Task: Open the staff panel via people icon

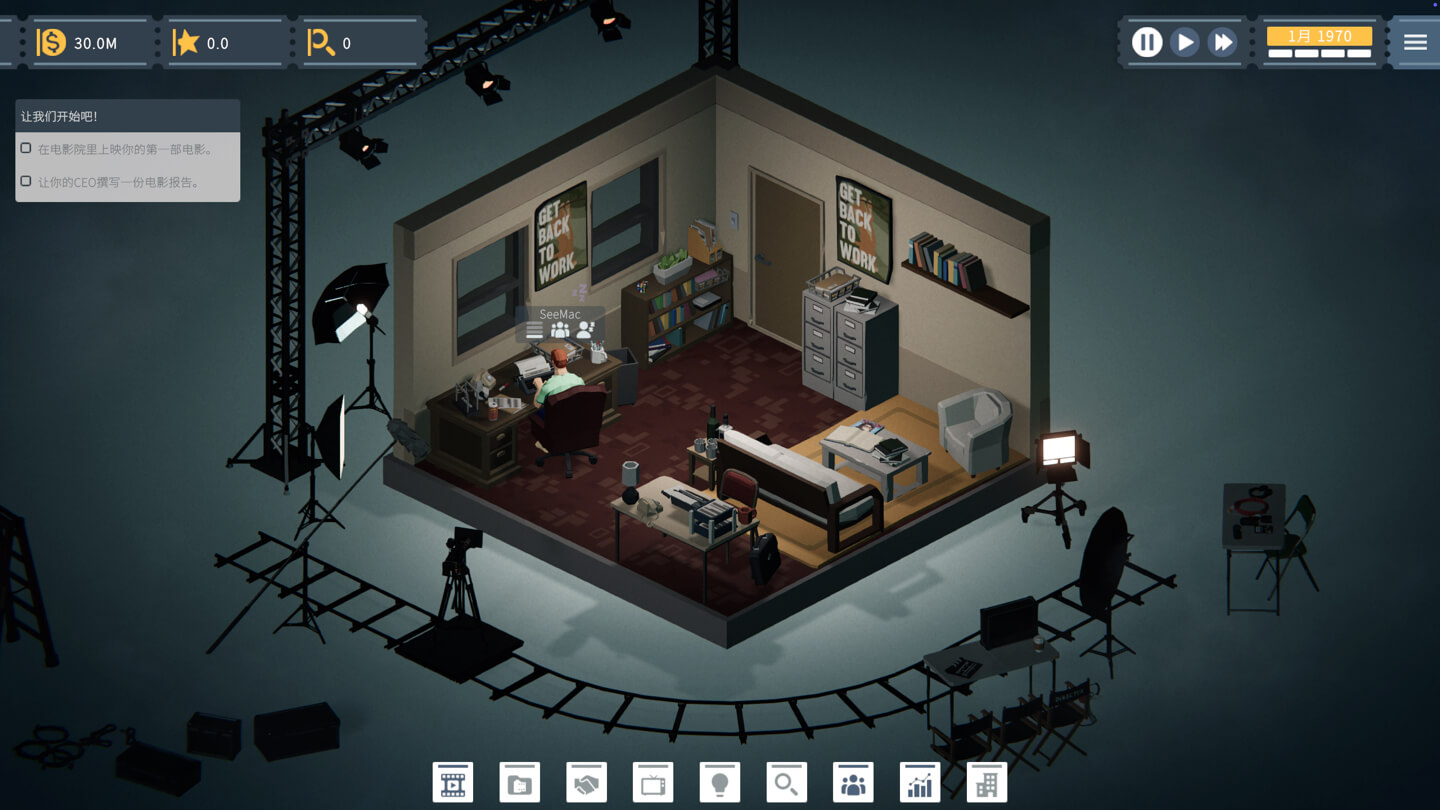Action: (852, 782)
